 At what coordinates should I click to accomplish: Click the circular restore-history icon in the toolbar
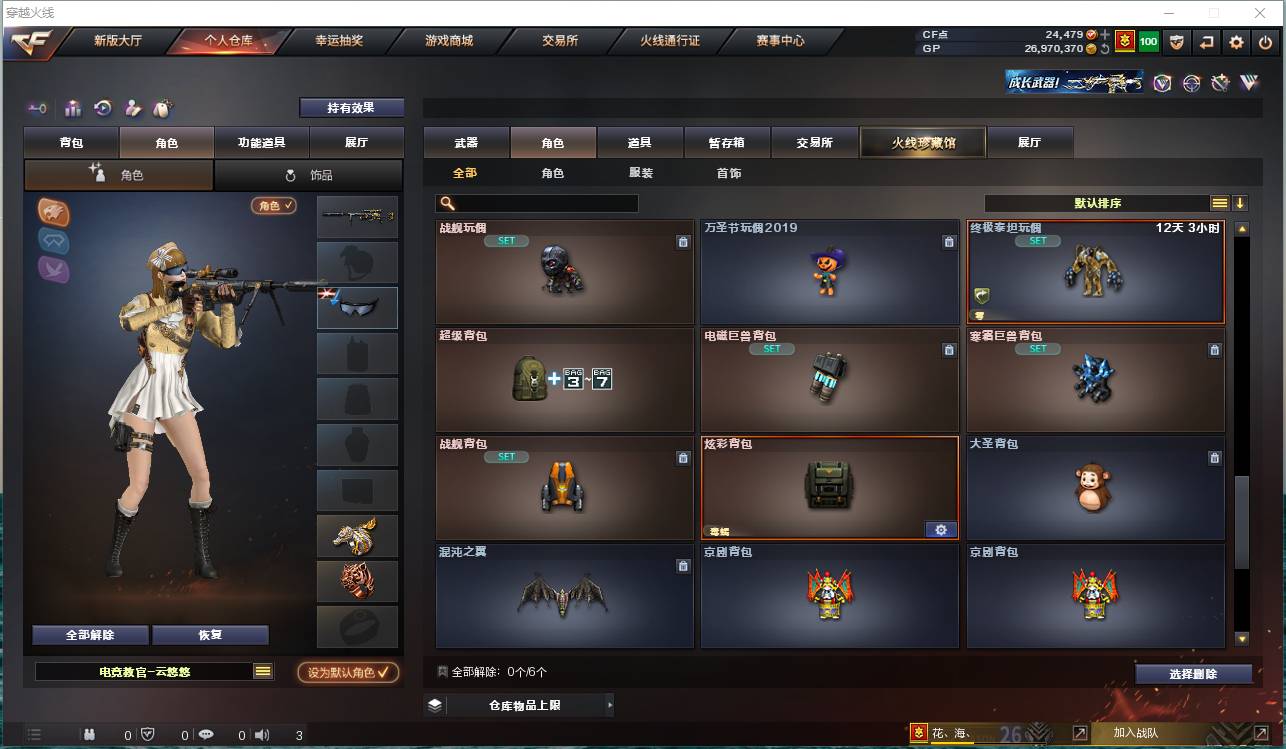pyautogui.click(x=101, y=108)
